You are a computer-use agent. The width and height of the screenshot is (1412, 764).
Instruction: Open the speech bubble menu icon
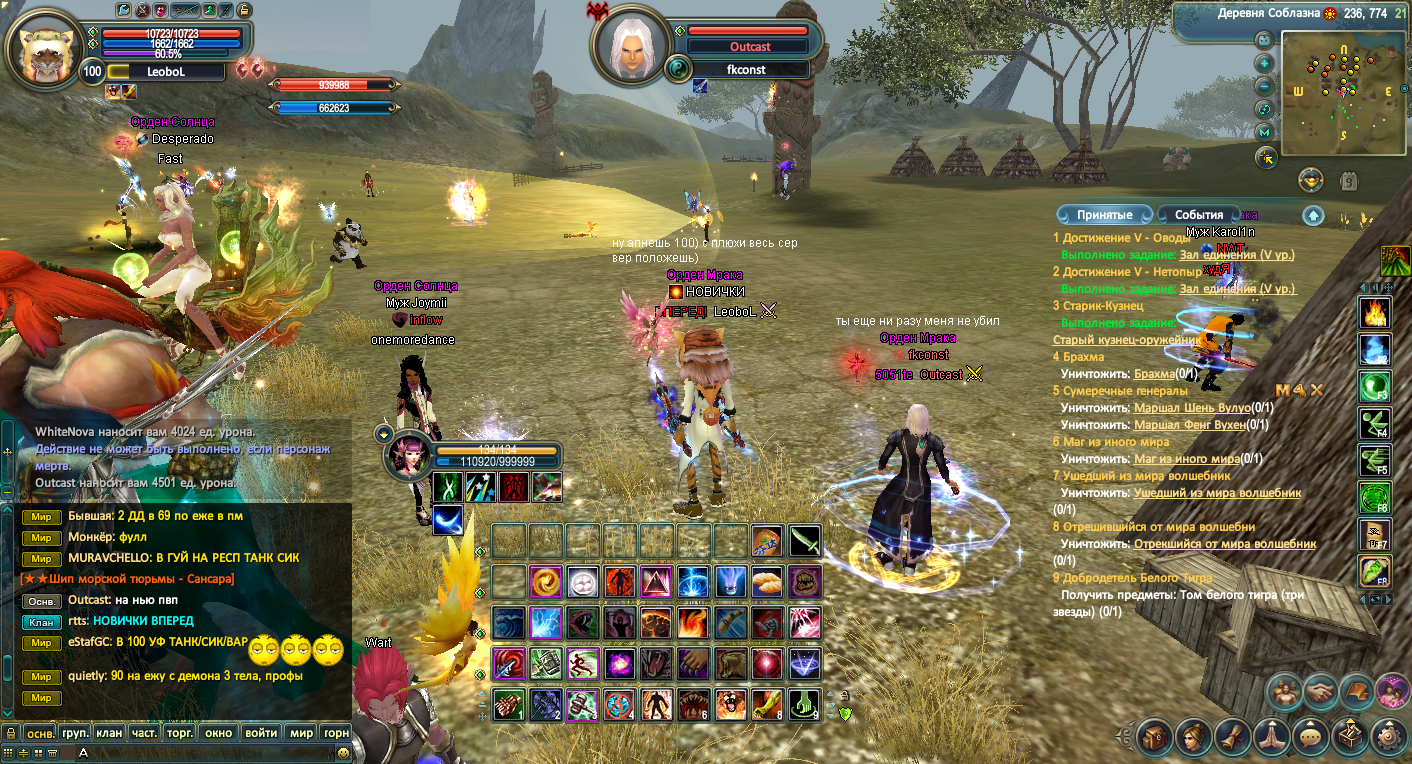pyautogui.click(x=1311, y=737)
